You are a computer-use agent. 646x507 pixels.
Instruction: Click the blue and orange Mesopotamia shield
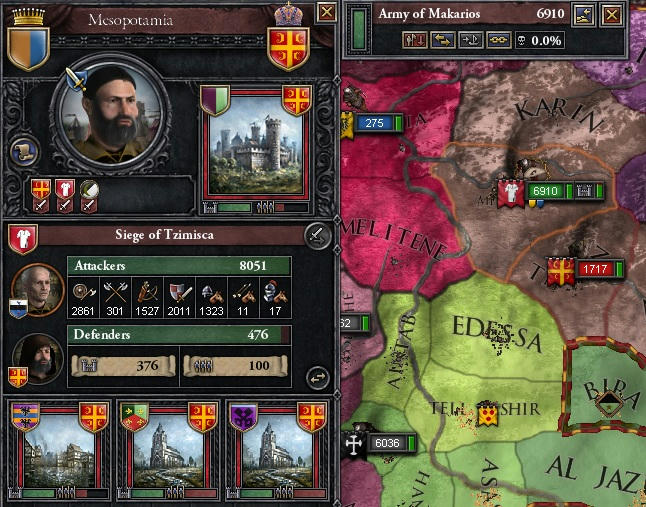coord(28,44)
